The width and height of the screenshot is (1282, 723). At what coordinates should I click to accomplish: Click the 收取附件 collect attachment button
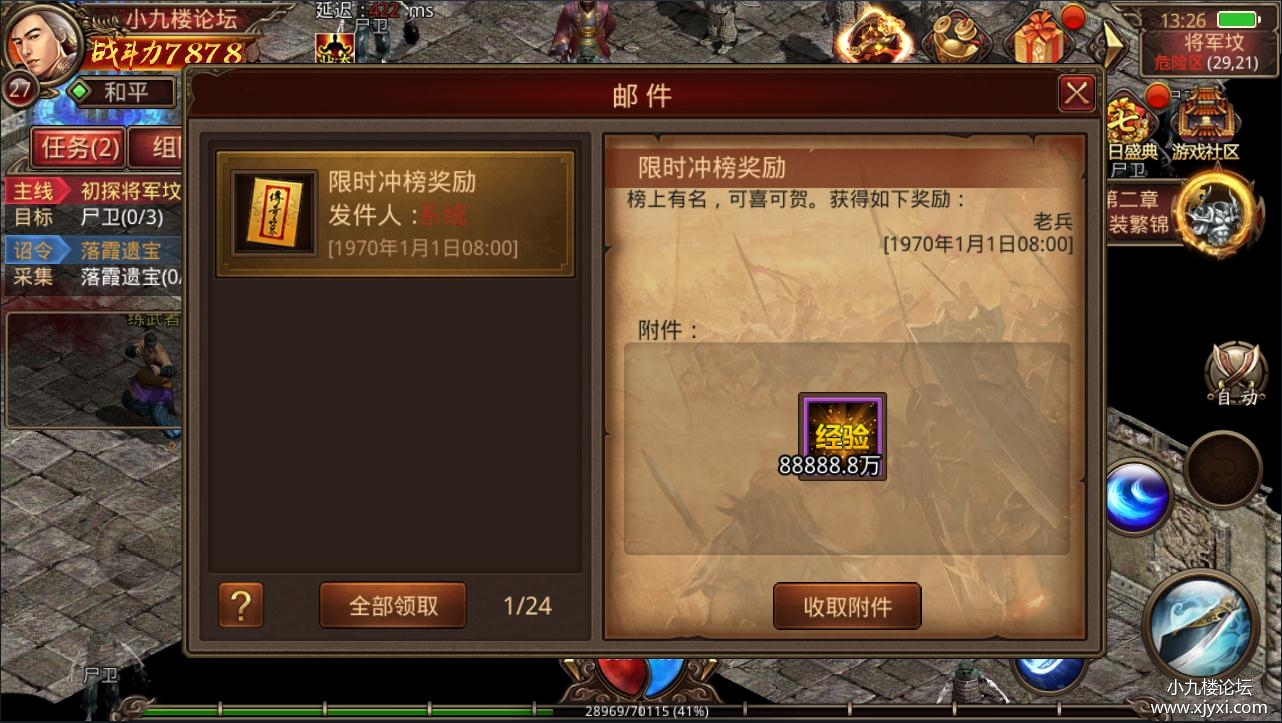846,606
